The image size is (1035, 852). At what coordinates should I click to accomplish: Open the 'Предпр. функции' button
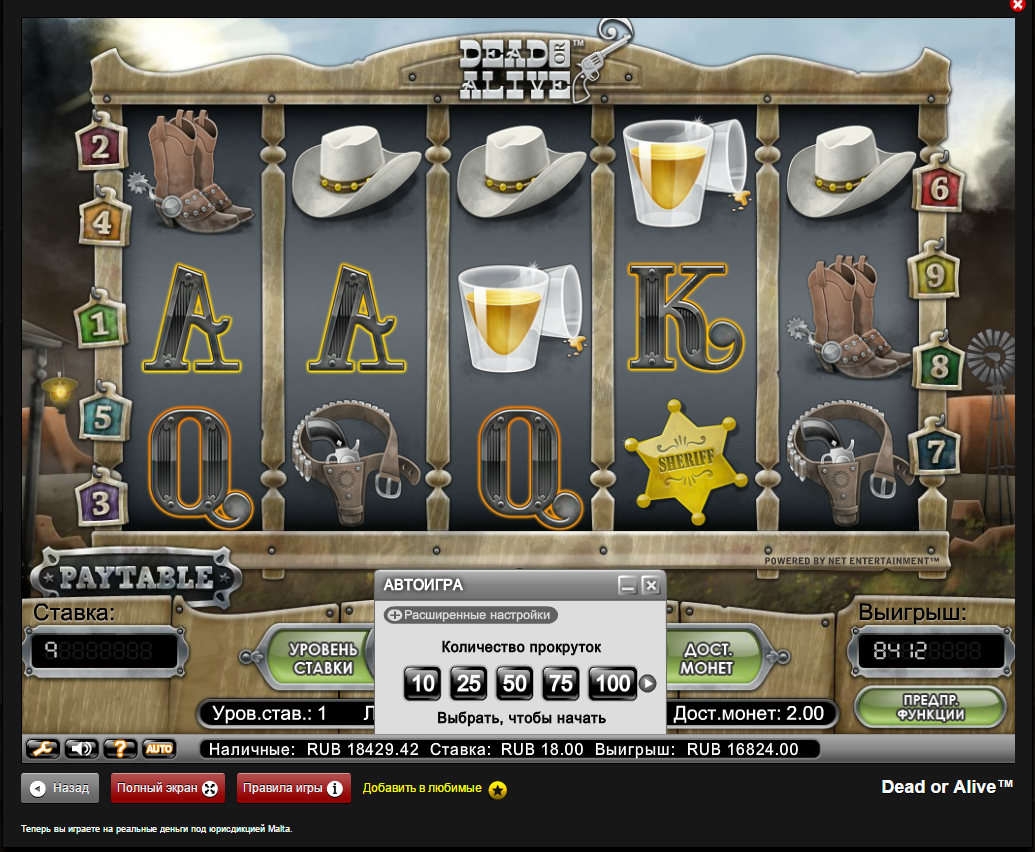pyautogui.click(x=930, y=706)
